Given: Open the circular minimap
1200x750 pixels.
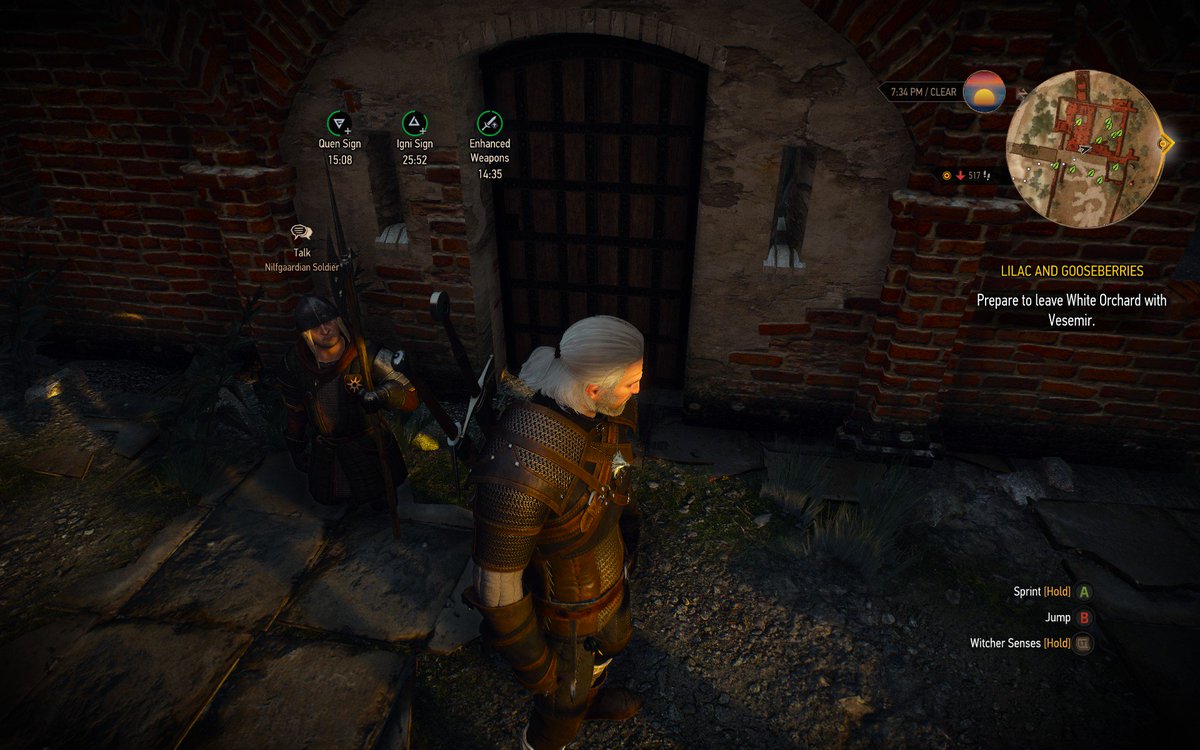Looking at the screenshot, I should click(x=1082, y=147).
